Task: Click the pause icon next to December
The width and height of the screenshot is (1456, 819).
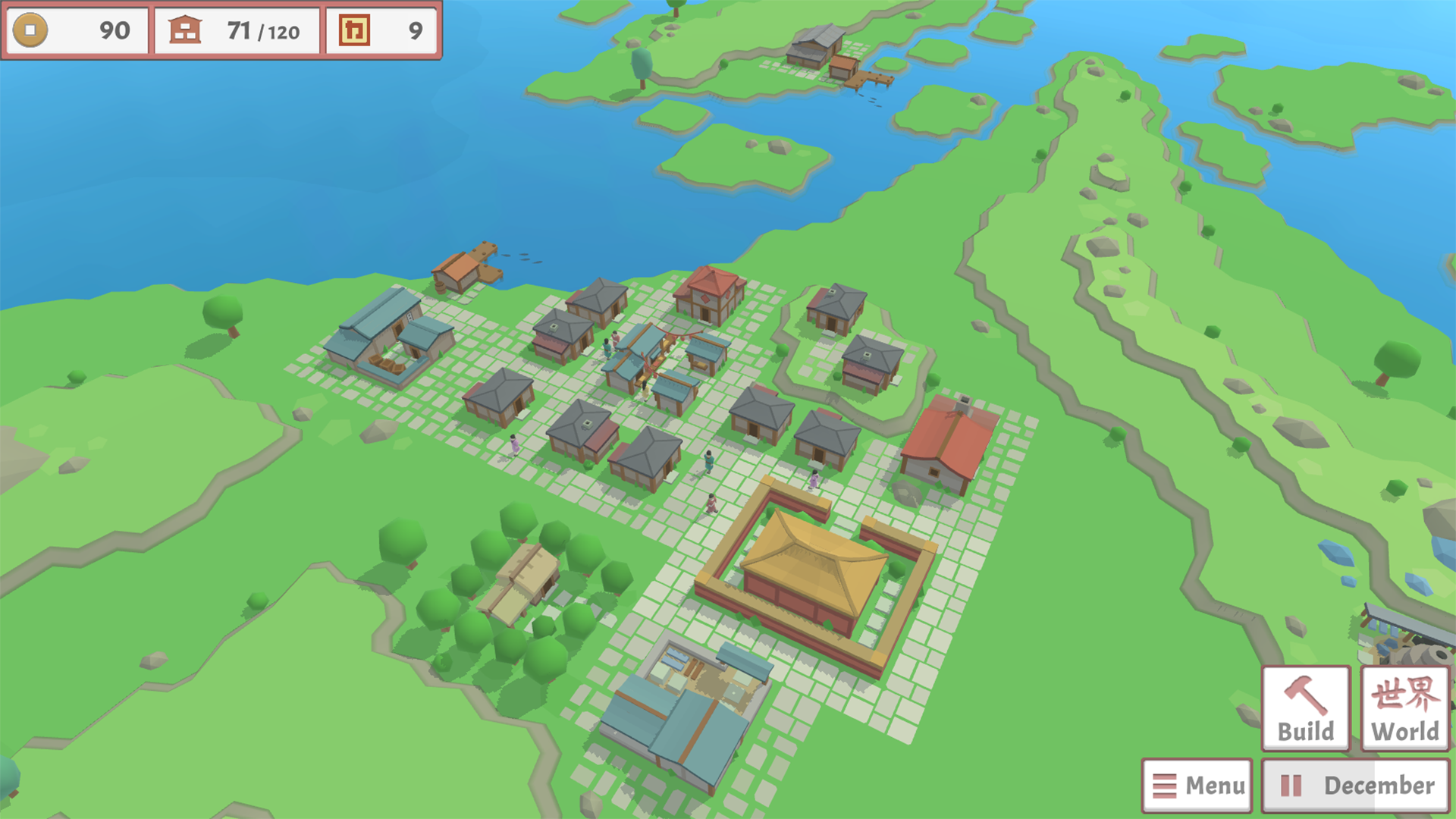Action: point(1293,784)
